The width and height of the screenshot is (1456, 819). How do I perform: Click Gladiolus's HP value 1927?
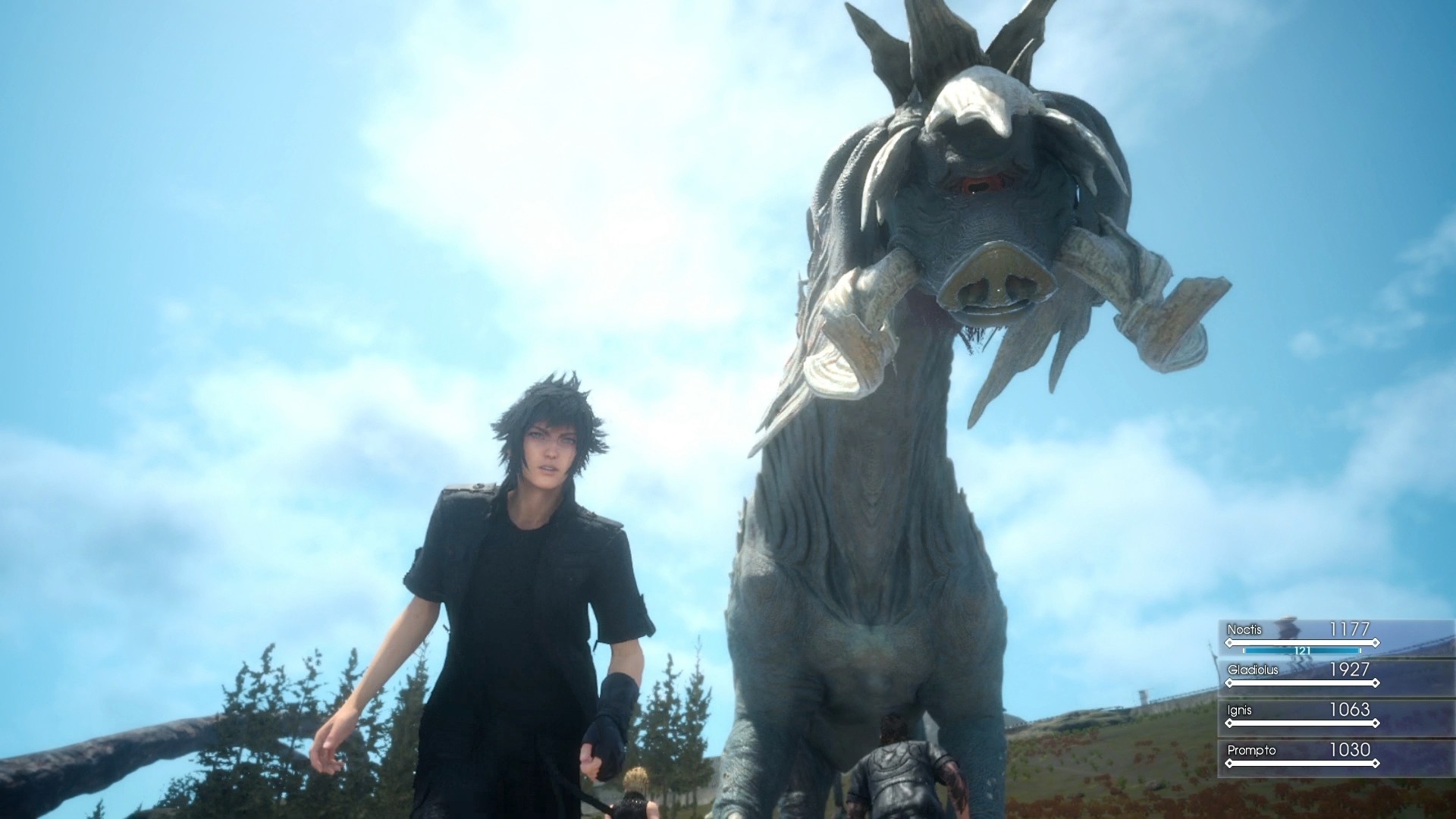click(x=1350, y=670)
